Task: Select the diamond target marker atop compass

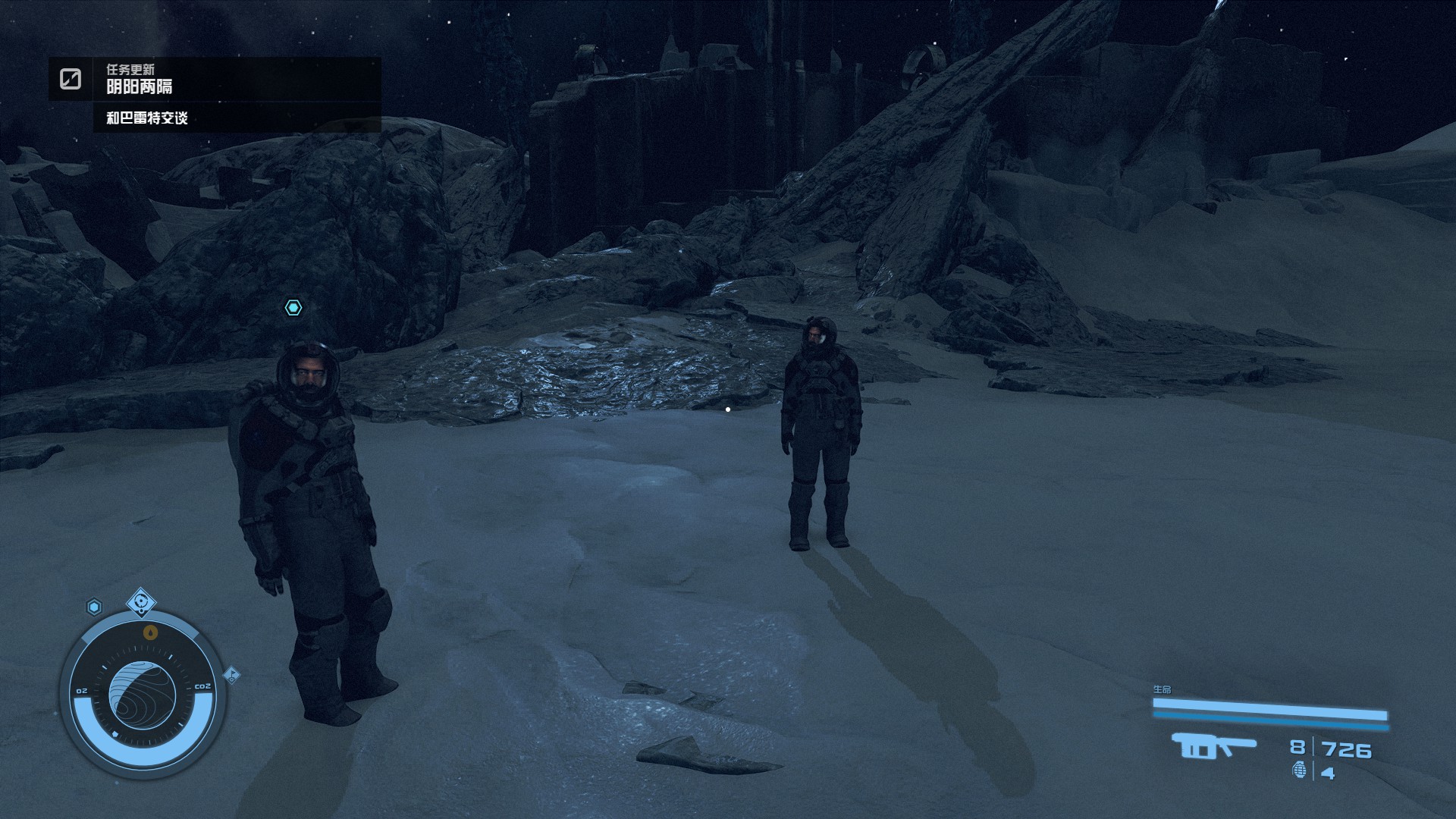Action: [x=141, y=603]
